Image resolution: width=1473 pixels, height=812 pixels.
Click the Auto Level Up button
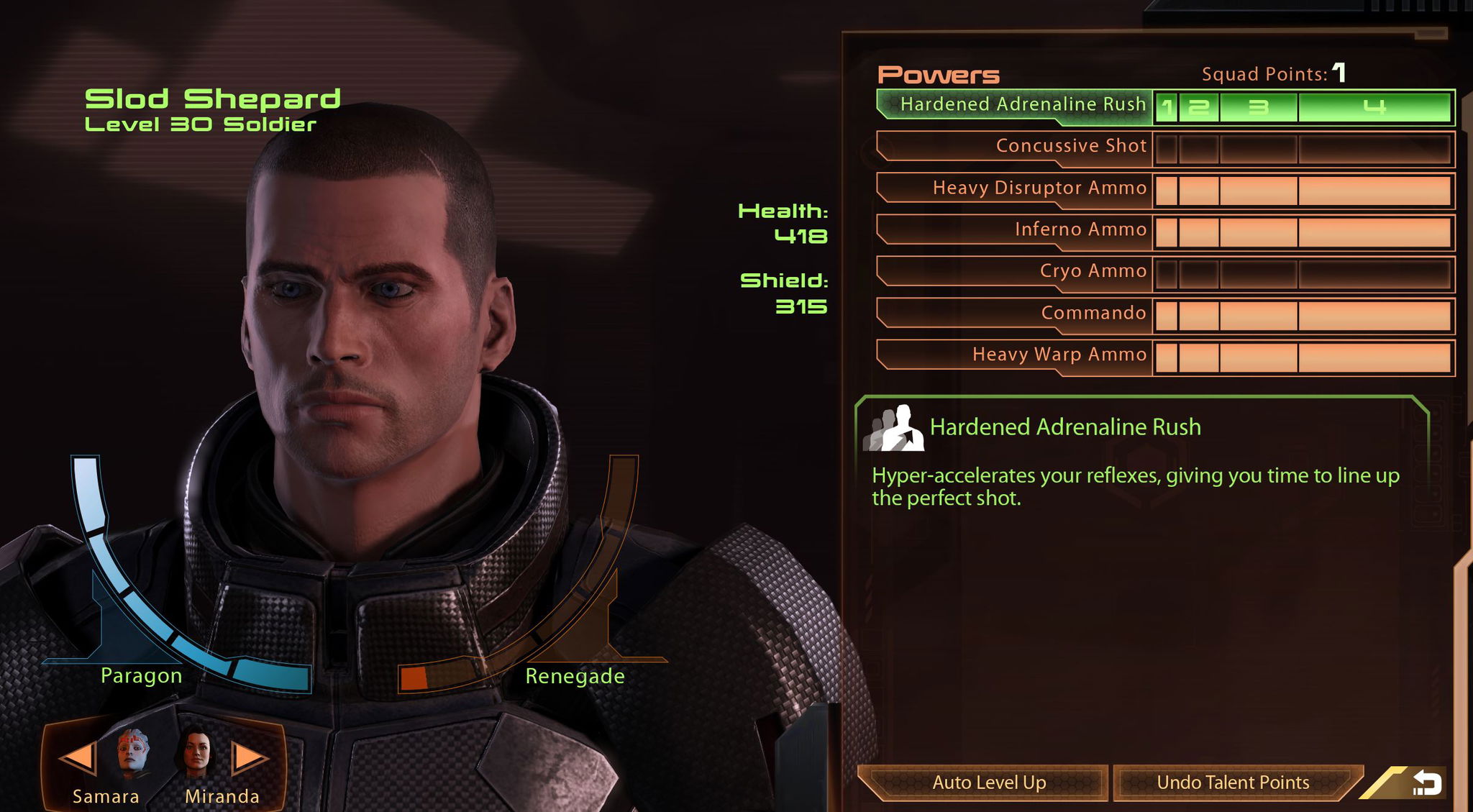point(988,783)
